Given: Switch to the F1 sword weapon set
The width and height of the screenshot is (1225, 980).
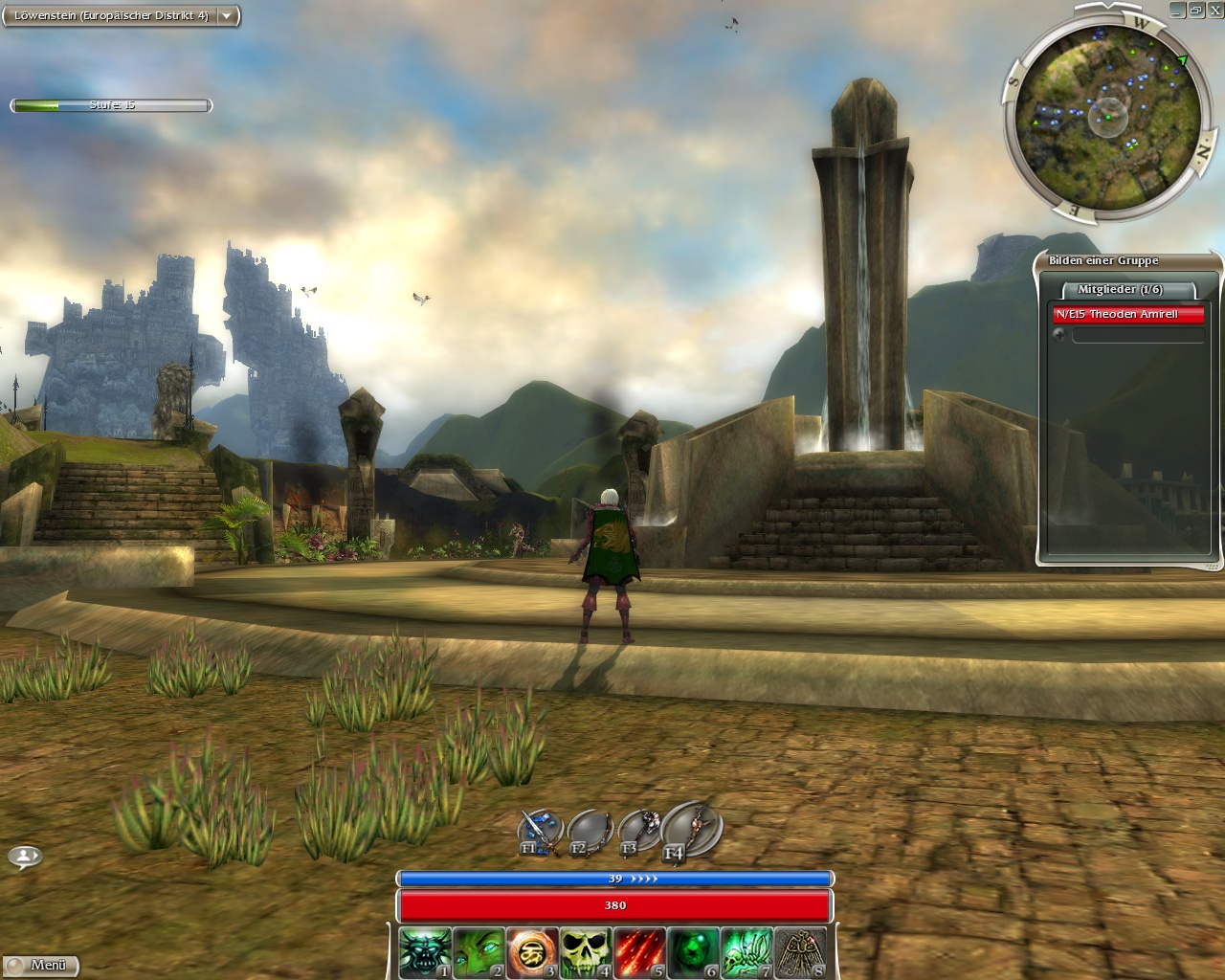Looking at the screenshot, I should (x=539, y=833).
